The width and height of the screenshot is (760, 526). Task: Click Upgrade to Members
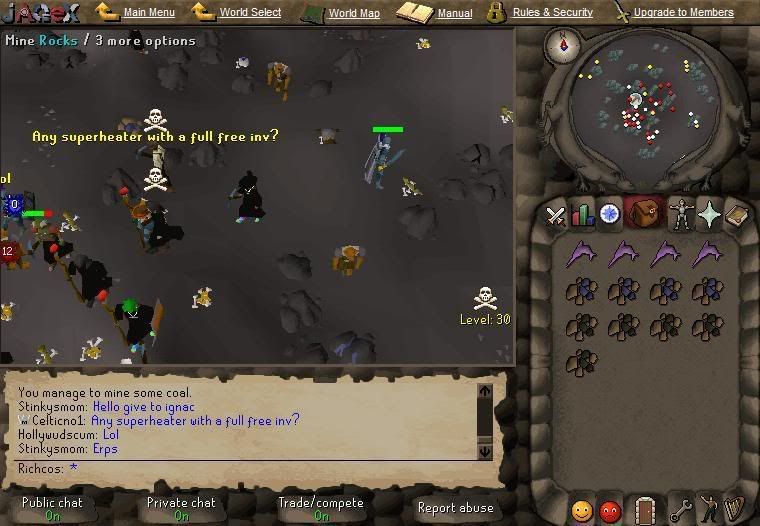pyautogui.click(x=683, y=13)
